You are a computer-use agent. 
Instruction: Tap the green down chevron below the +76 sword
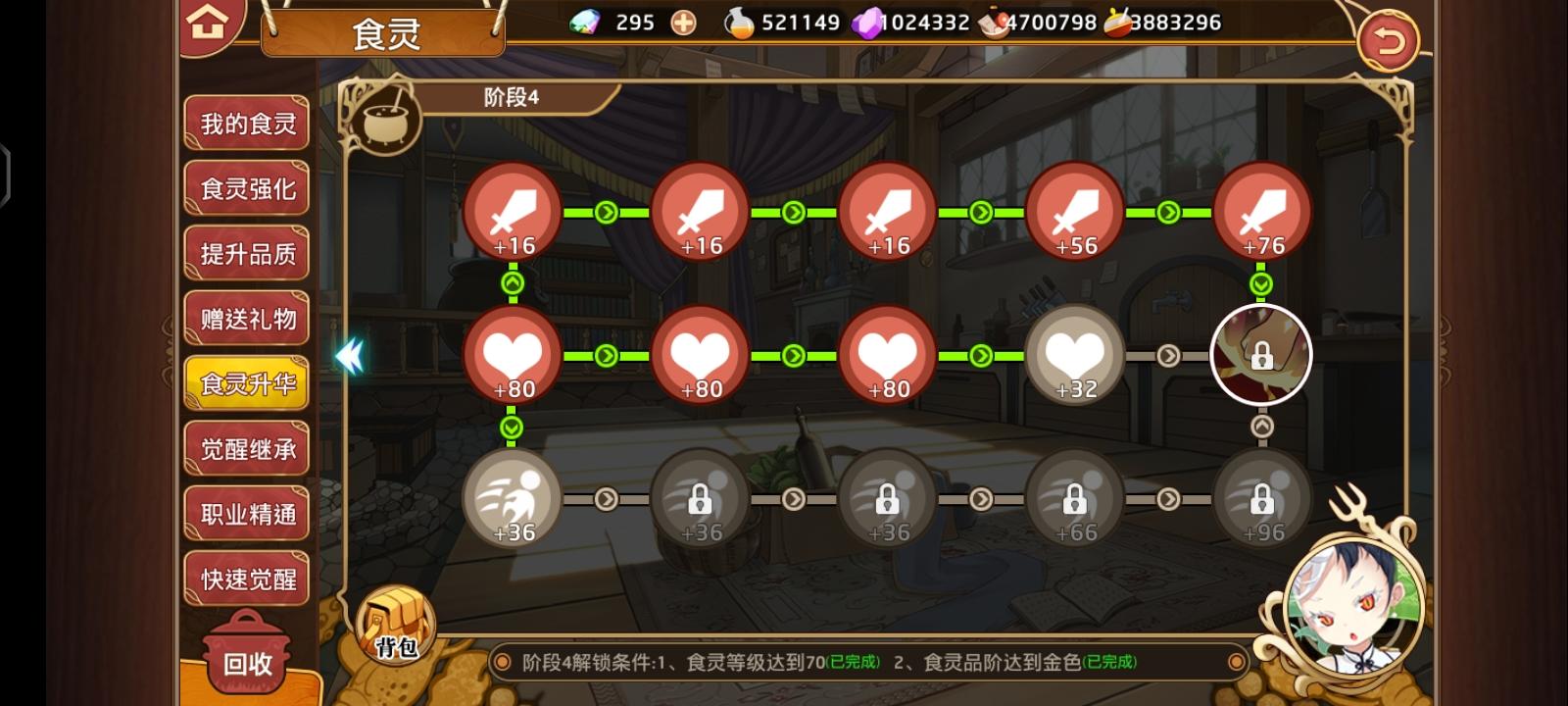pos(1261,283)
